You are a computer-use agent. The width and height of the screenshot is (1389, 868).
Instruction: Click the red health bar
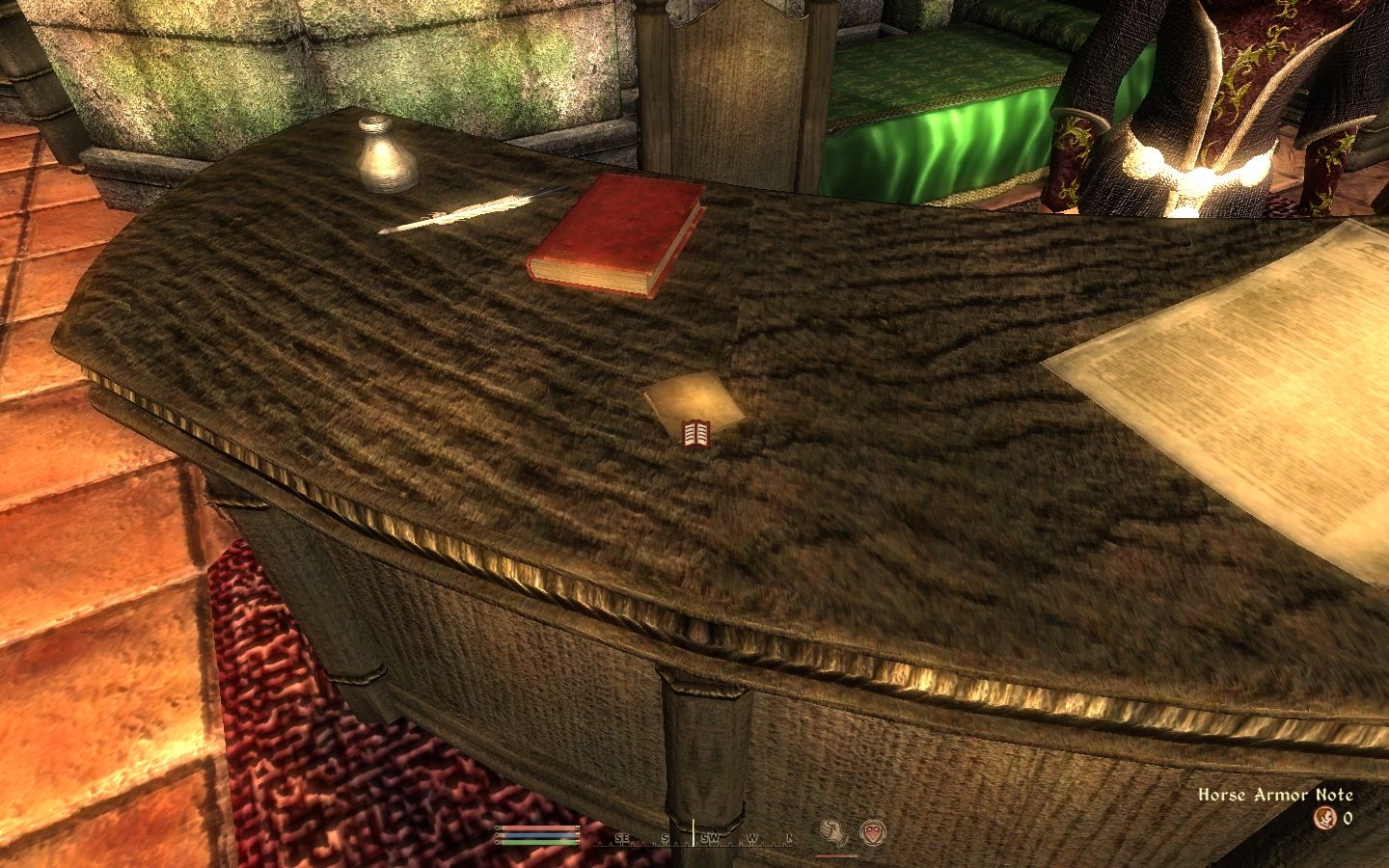tap(537, 827)
